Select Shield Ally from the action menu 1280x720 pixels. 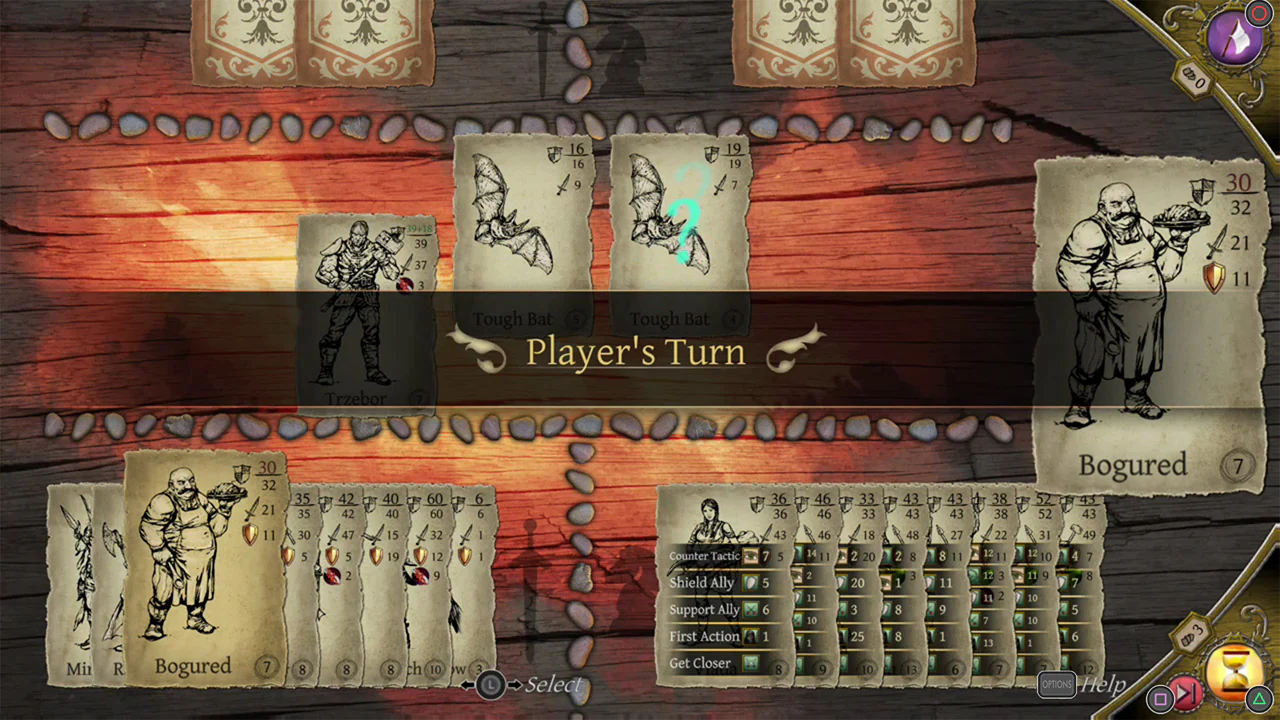703,582
